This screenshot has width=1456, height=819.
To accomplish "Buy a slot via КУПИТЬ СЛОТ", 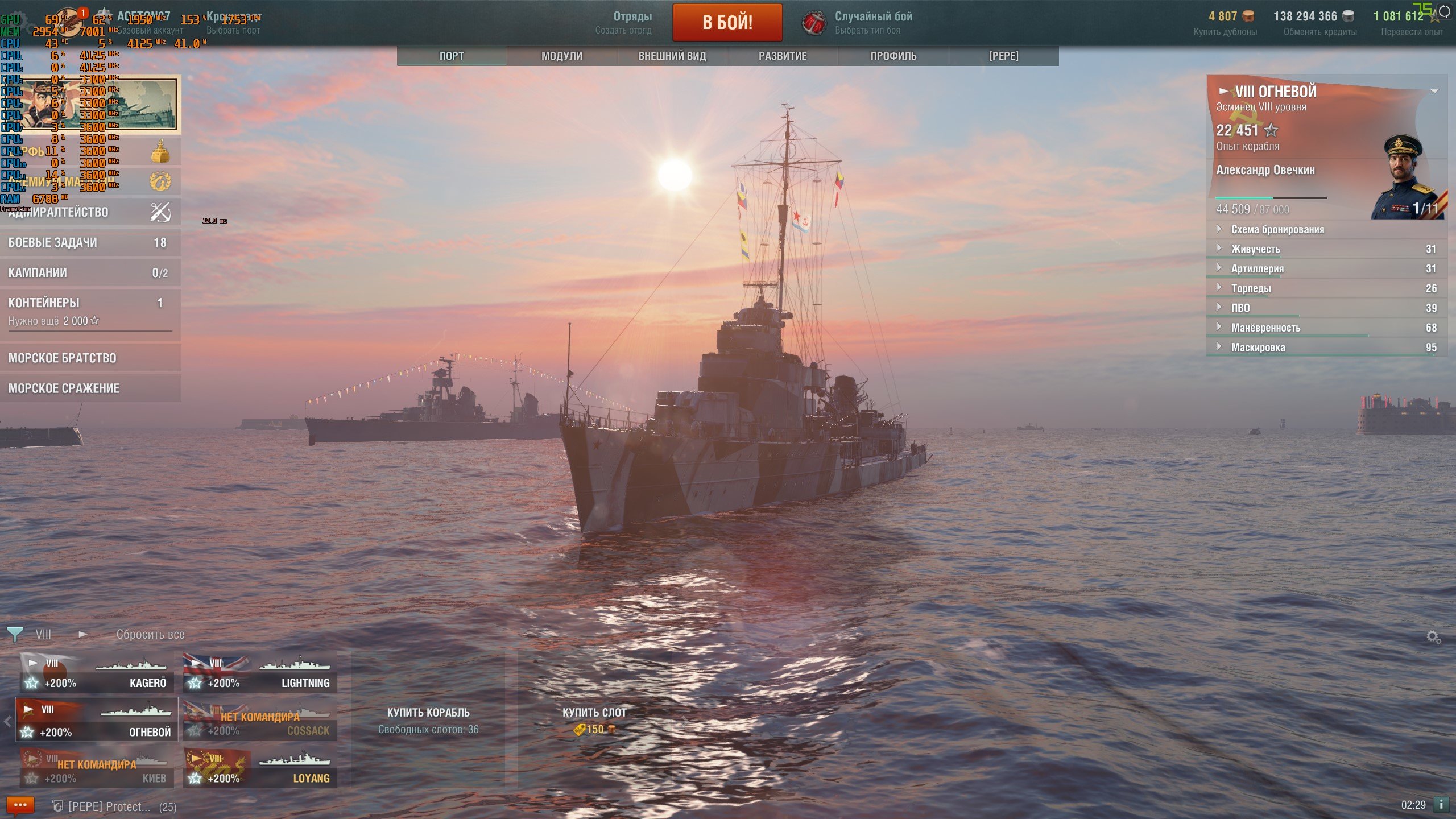I will [594, 720].
